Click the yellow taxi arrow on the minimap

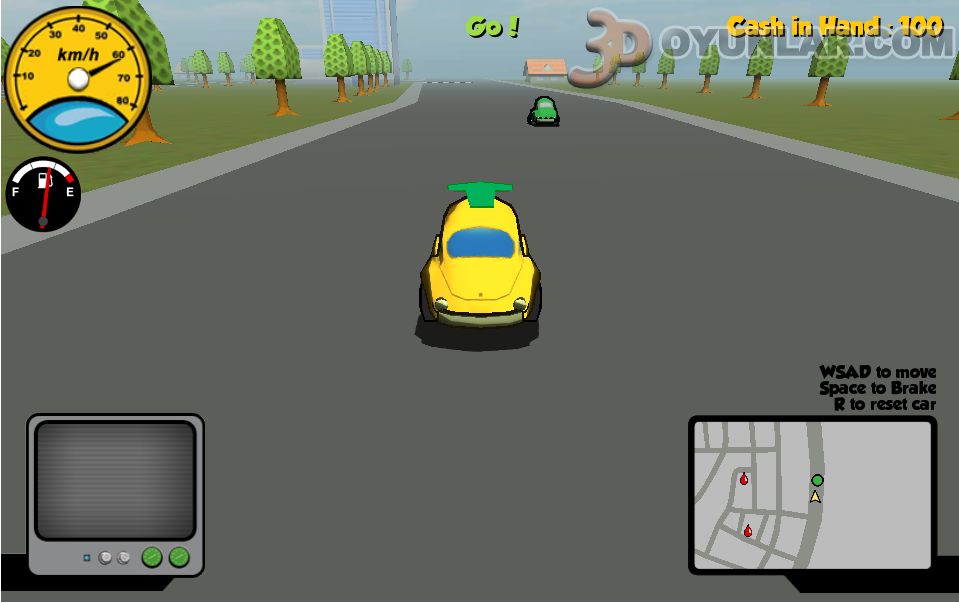coord(815,496)
